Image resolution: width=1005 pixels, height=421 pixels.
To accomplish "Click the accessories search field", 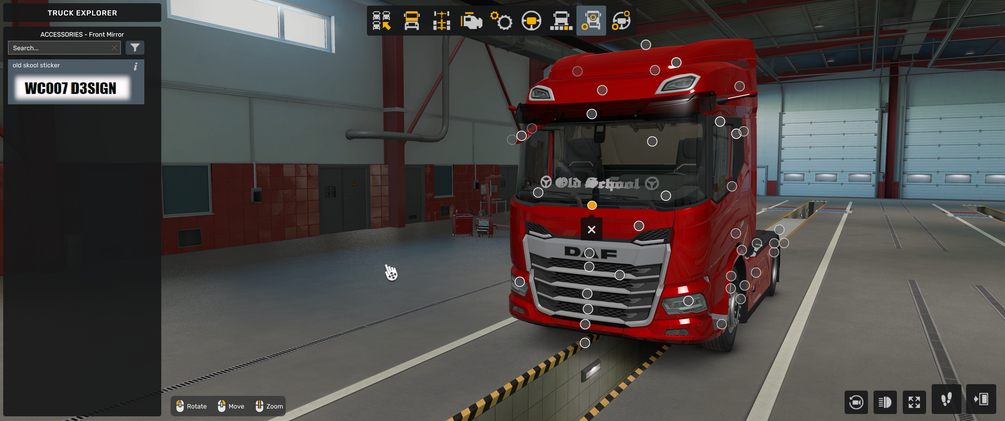I will [x=60, y=48].
